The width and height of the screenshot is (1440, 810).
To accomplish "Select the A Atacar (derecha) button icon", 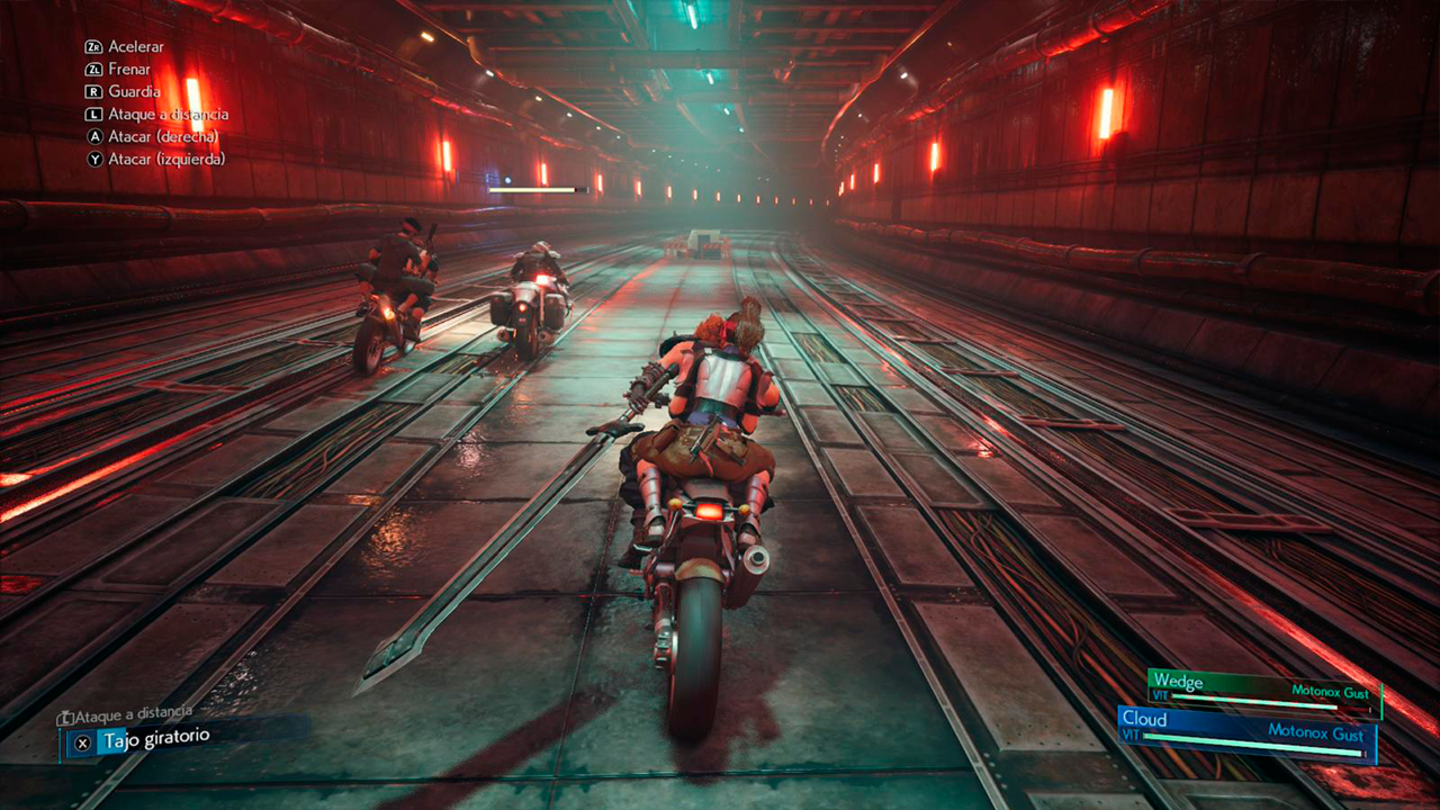I will (94, 137).
